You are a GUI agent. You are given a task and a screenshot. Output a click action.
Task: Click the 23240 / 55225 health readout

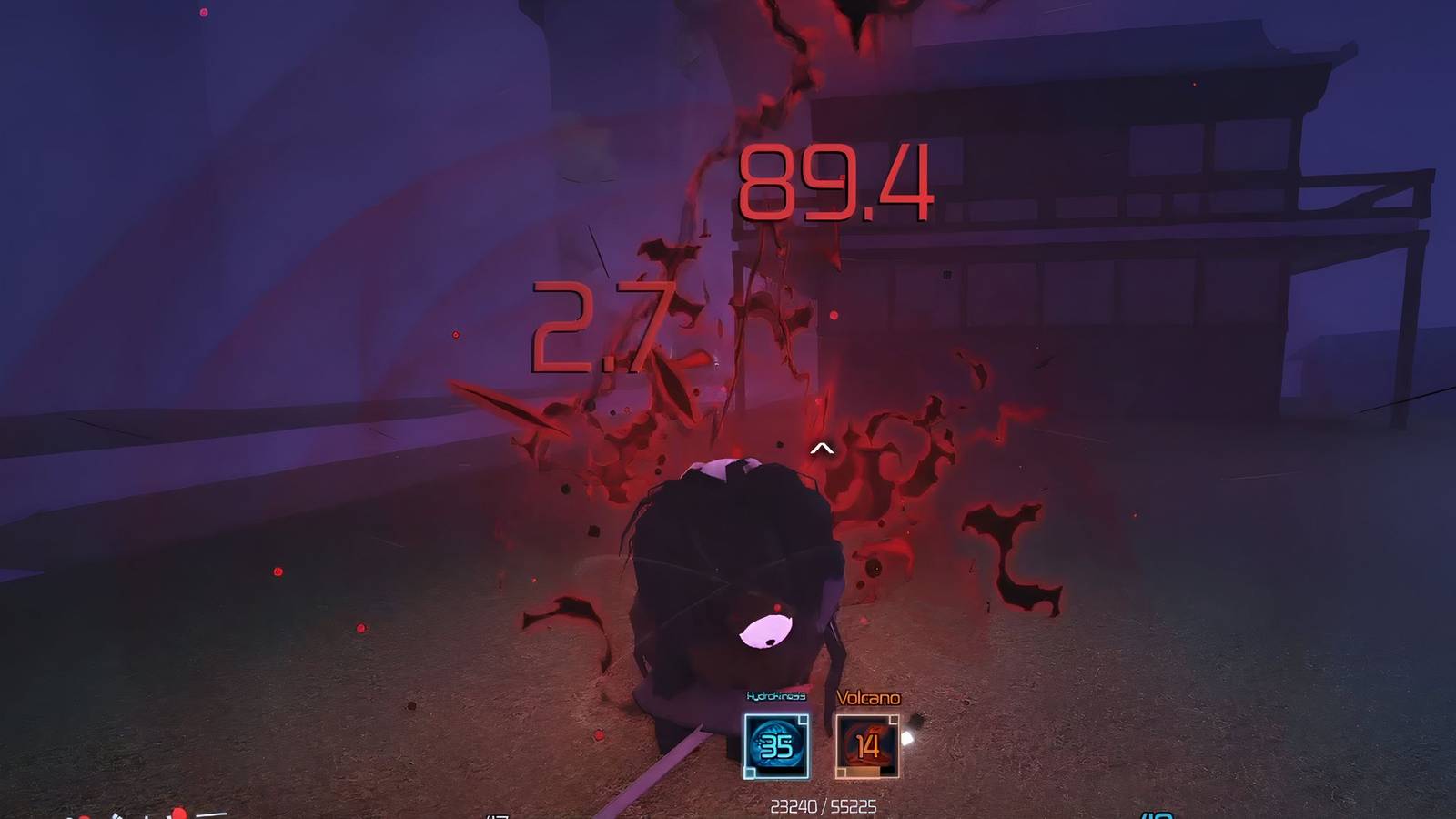(x=825, y=805)
